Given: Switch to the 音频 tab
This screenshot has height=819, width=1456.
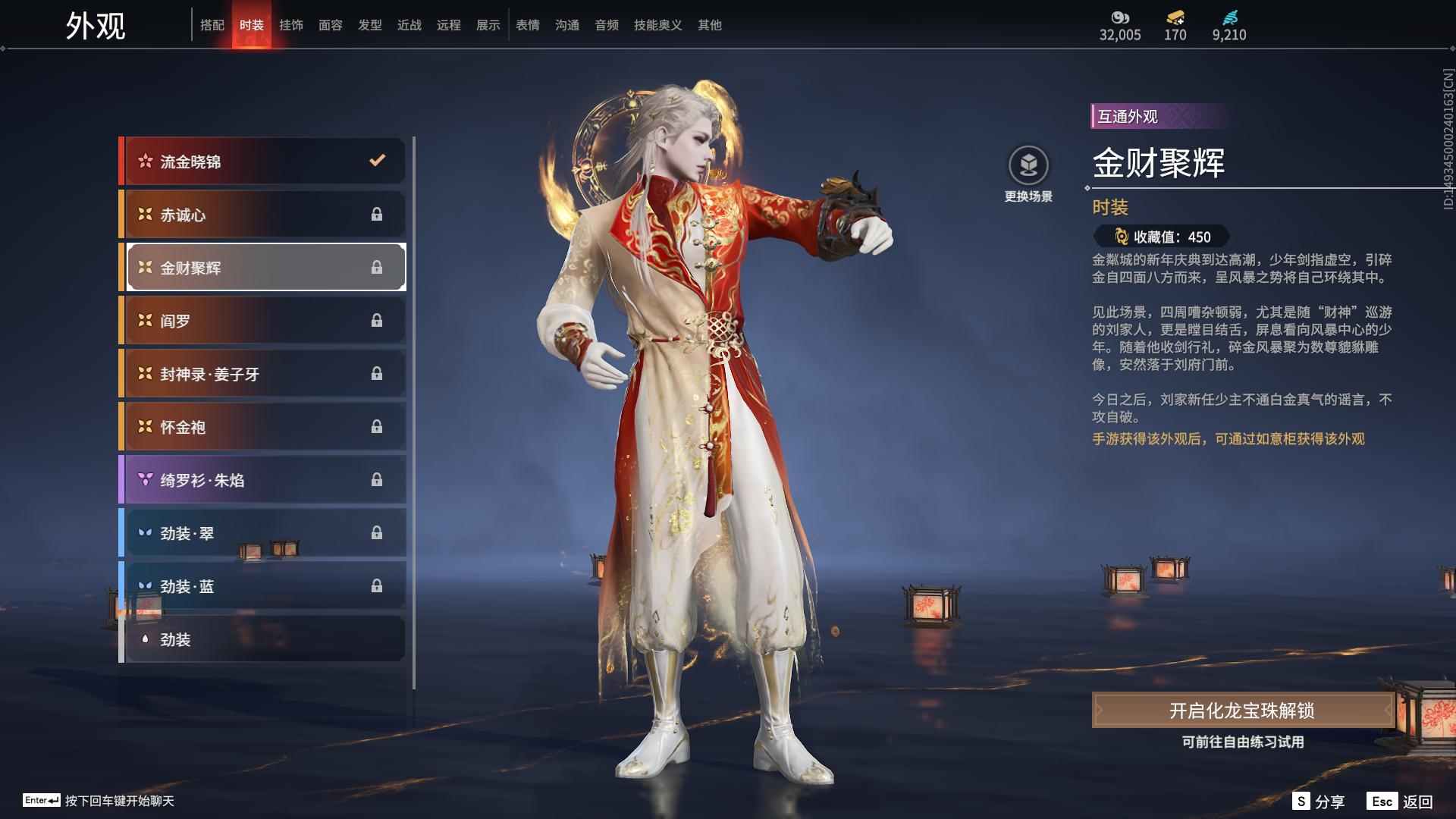Looking at the screenshot, I should [606, 24].
